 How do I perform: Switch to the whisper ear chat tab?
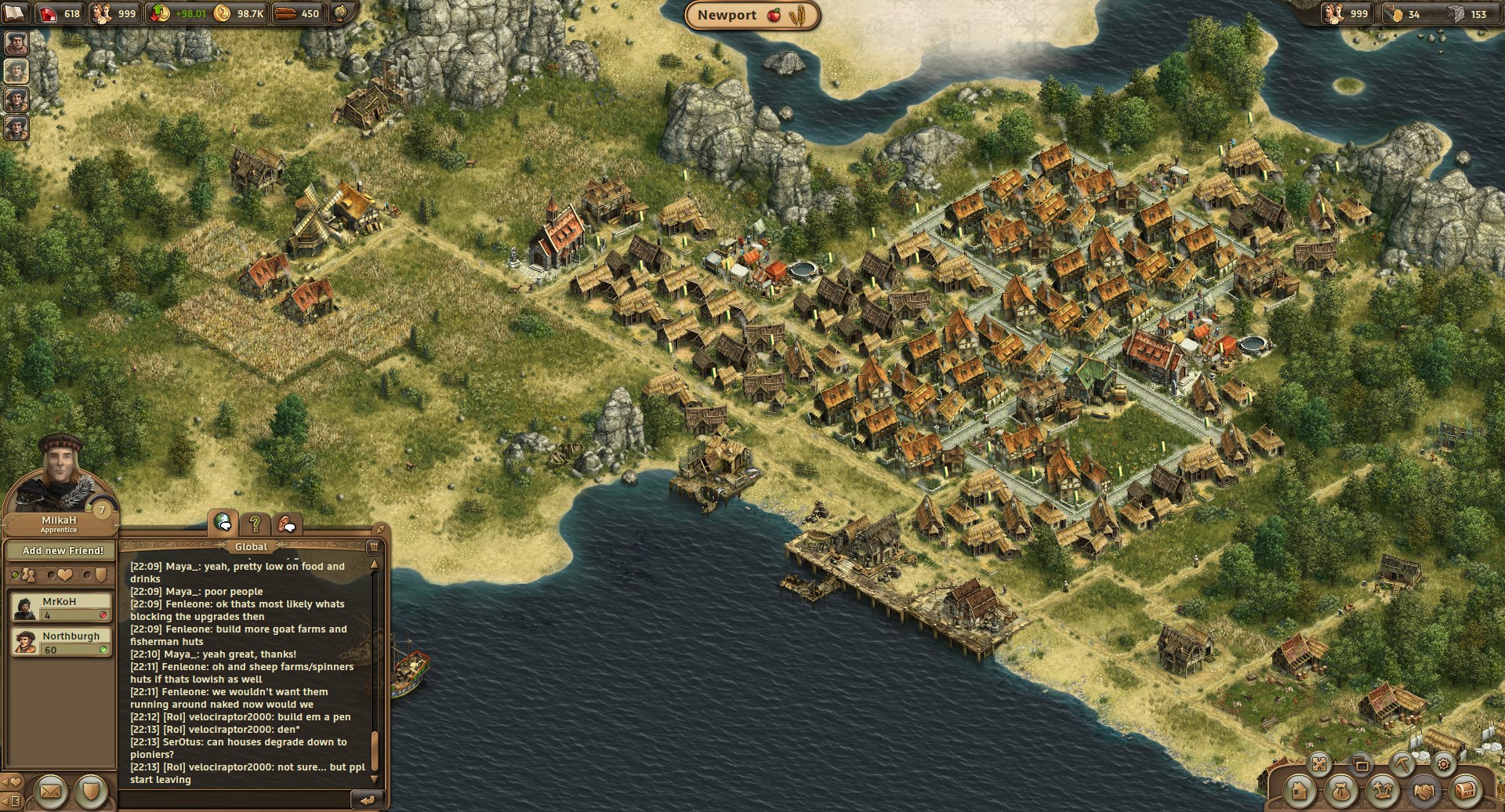[287, 523]
